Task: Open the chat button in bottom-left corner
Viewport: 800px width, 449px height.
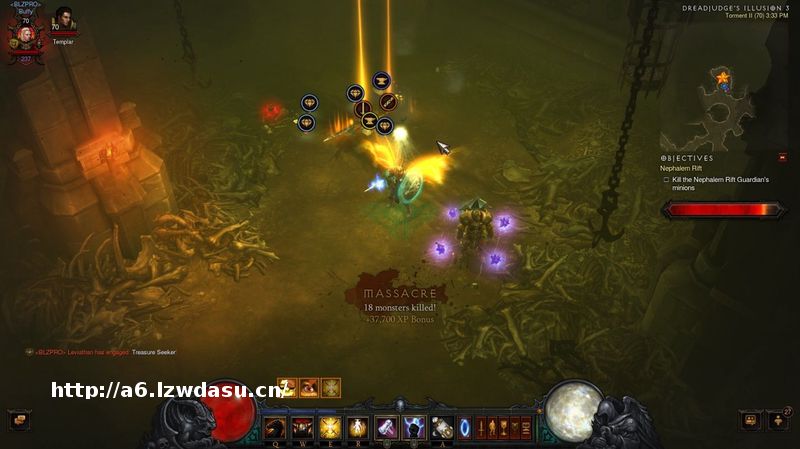Action: click(18, 420)
